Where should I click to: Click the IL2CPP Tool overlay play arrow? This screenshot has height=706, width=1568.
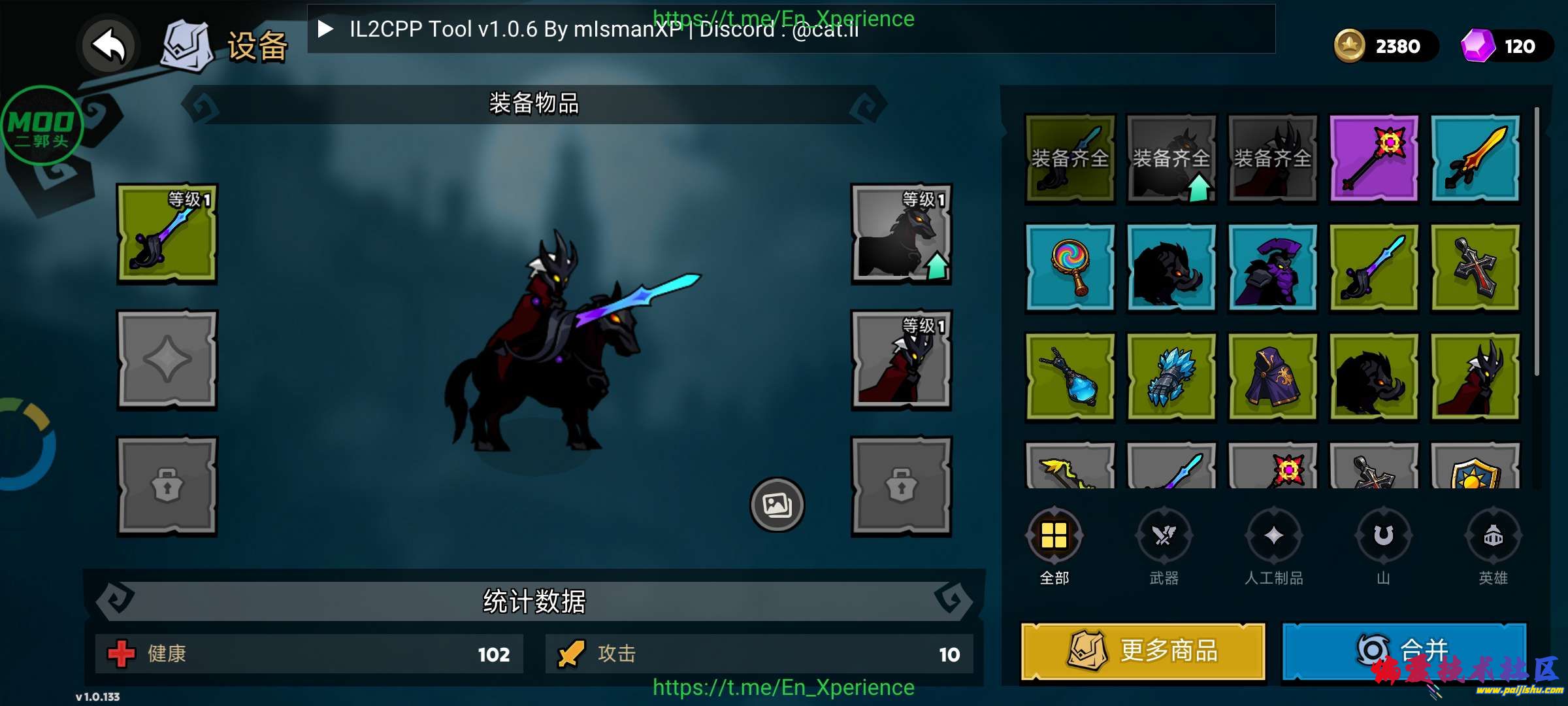pyautogui.click(x=325, y=29)
